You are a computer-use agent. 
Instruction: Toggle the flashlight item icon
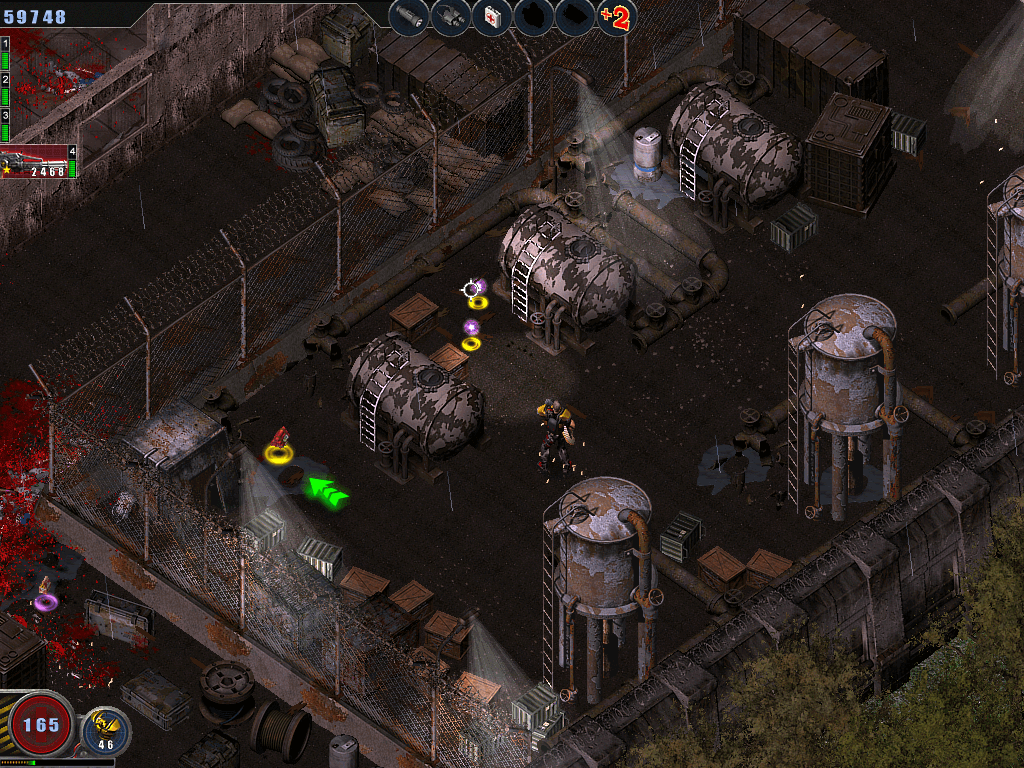(x=408, y=17)
